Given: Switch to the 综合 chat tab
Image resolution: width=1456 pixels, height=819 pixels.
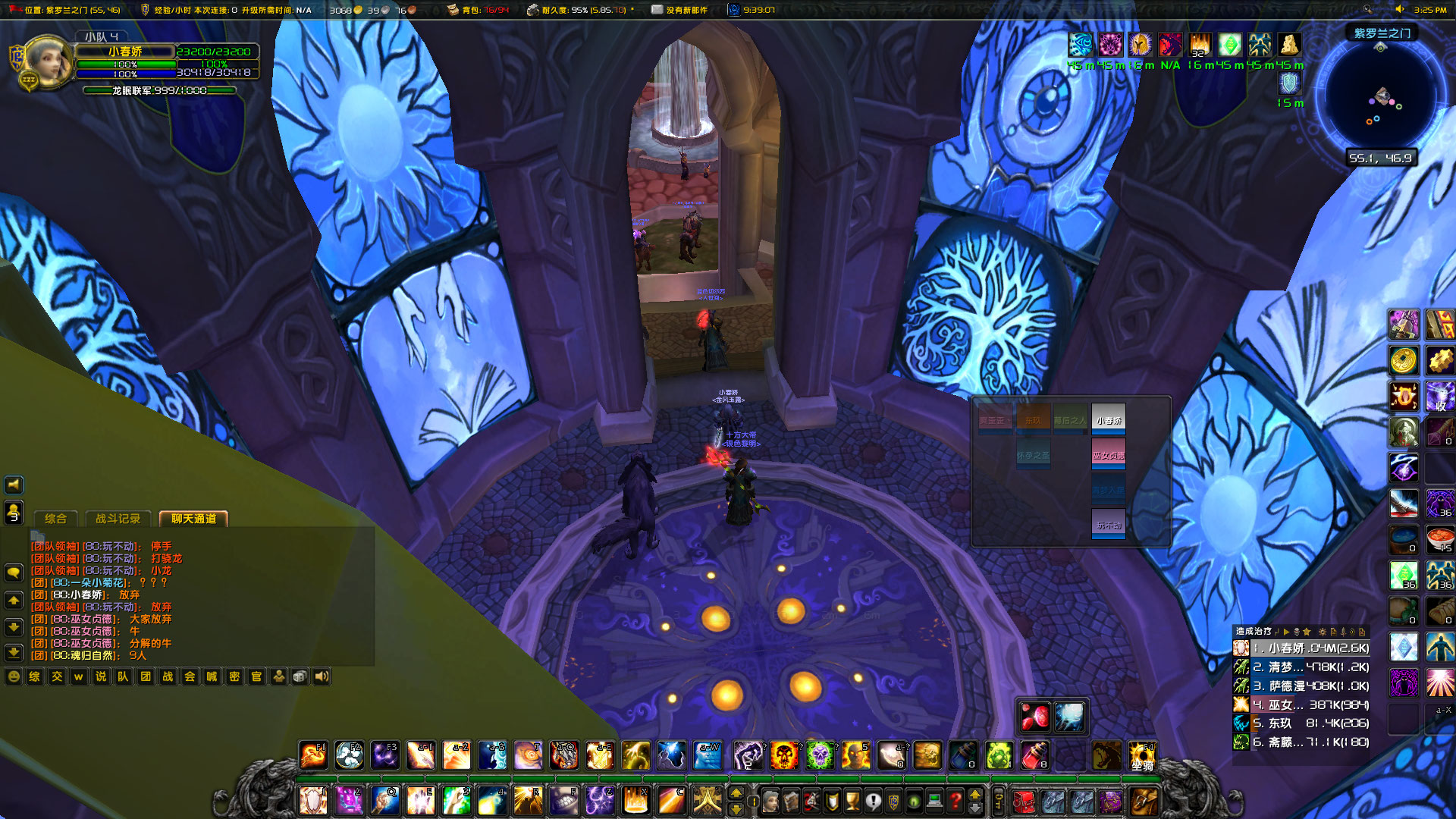Looking at the screenshot, I should coord(55,519).
